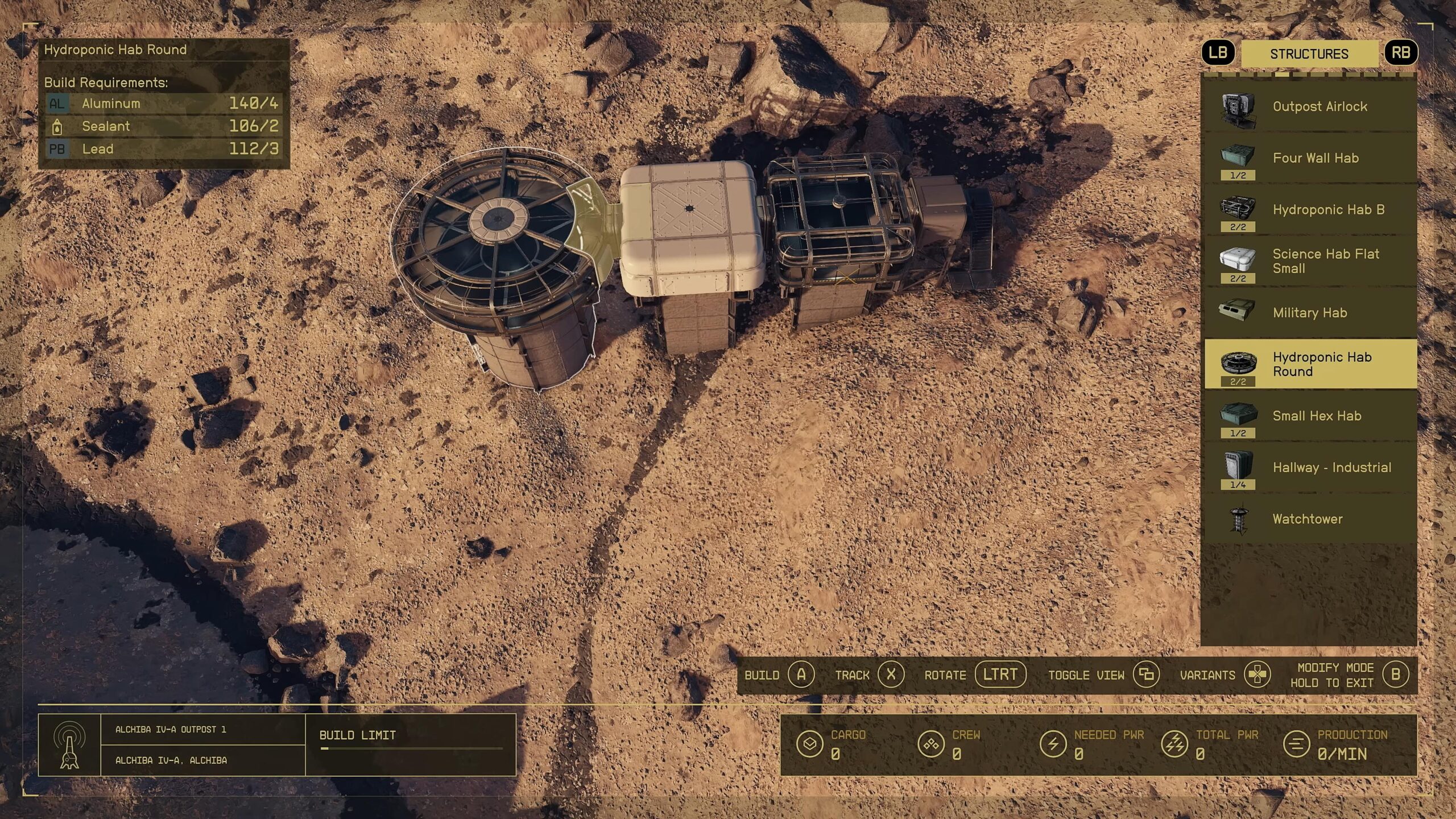1456x819 pixels.
Task: Choose the Small Hex Hab entry
Action: 1310,416
